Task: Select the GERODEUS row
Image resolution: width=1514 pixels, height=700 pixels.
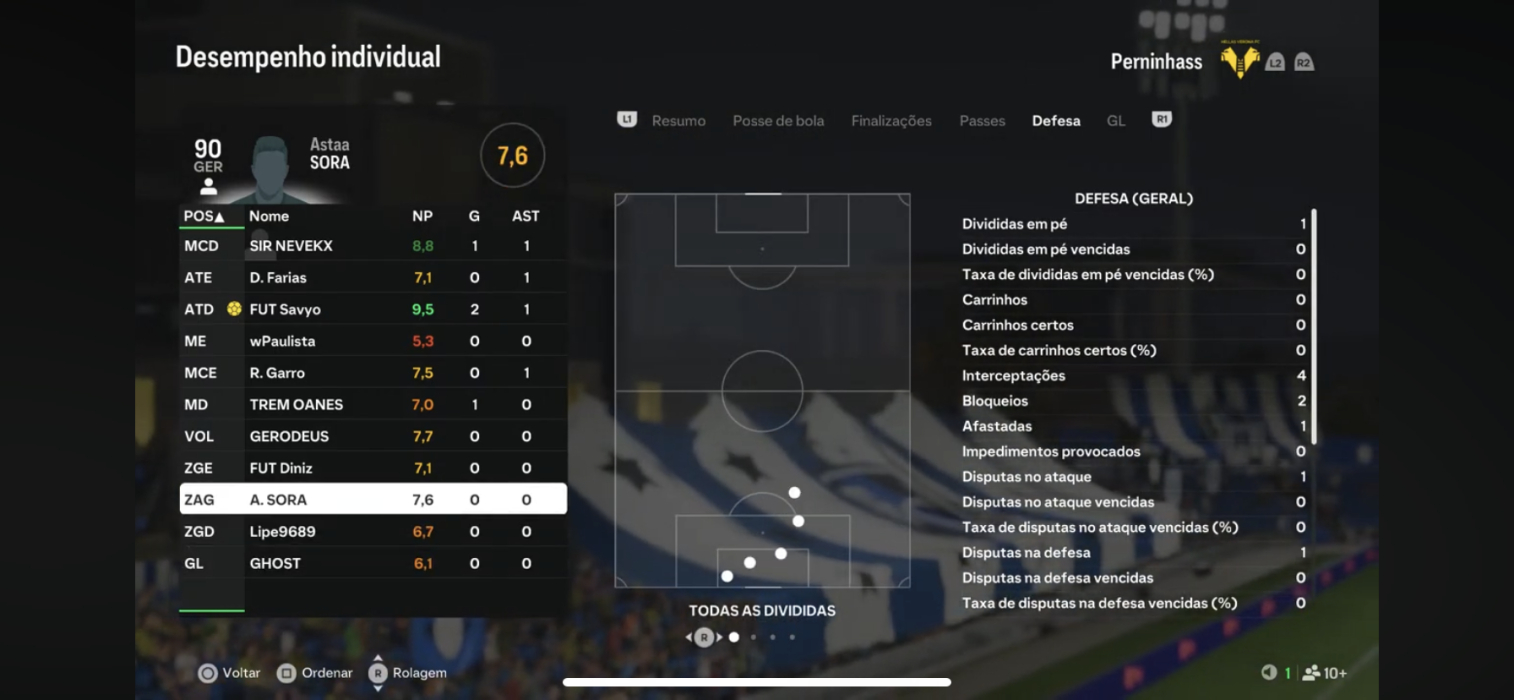Action: pyautogui.click(x=372, y=437)
